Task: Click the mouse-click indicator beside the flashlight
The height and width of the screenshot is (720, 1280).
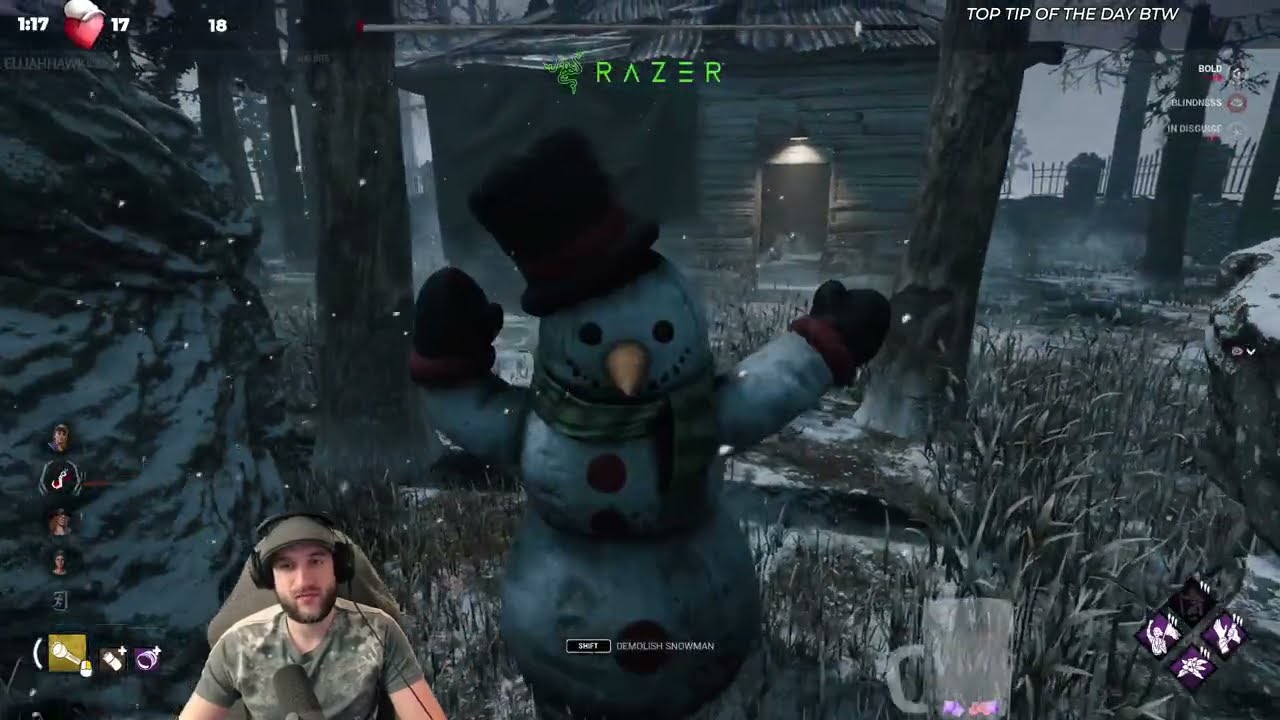Action: pos(86,668)
